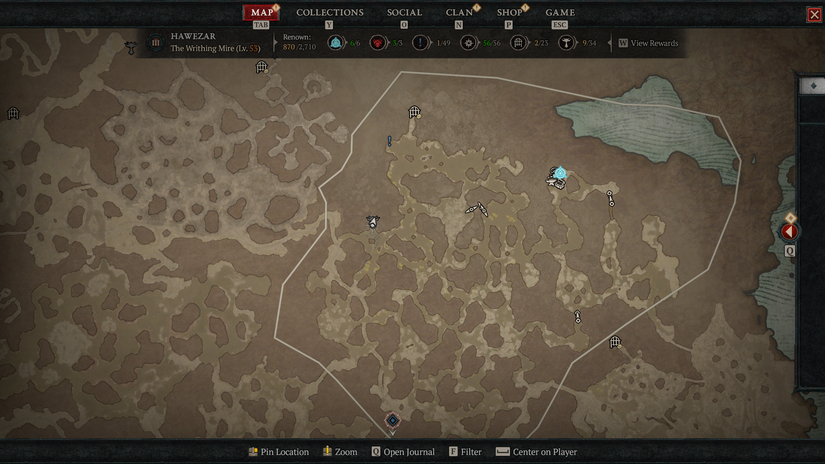Click the waypoint renown progress icon

point(335,43)
